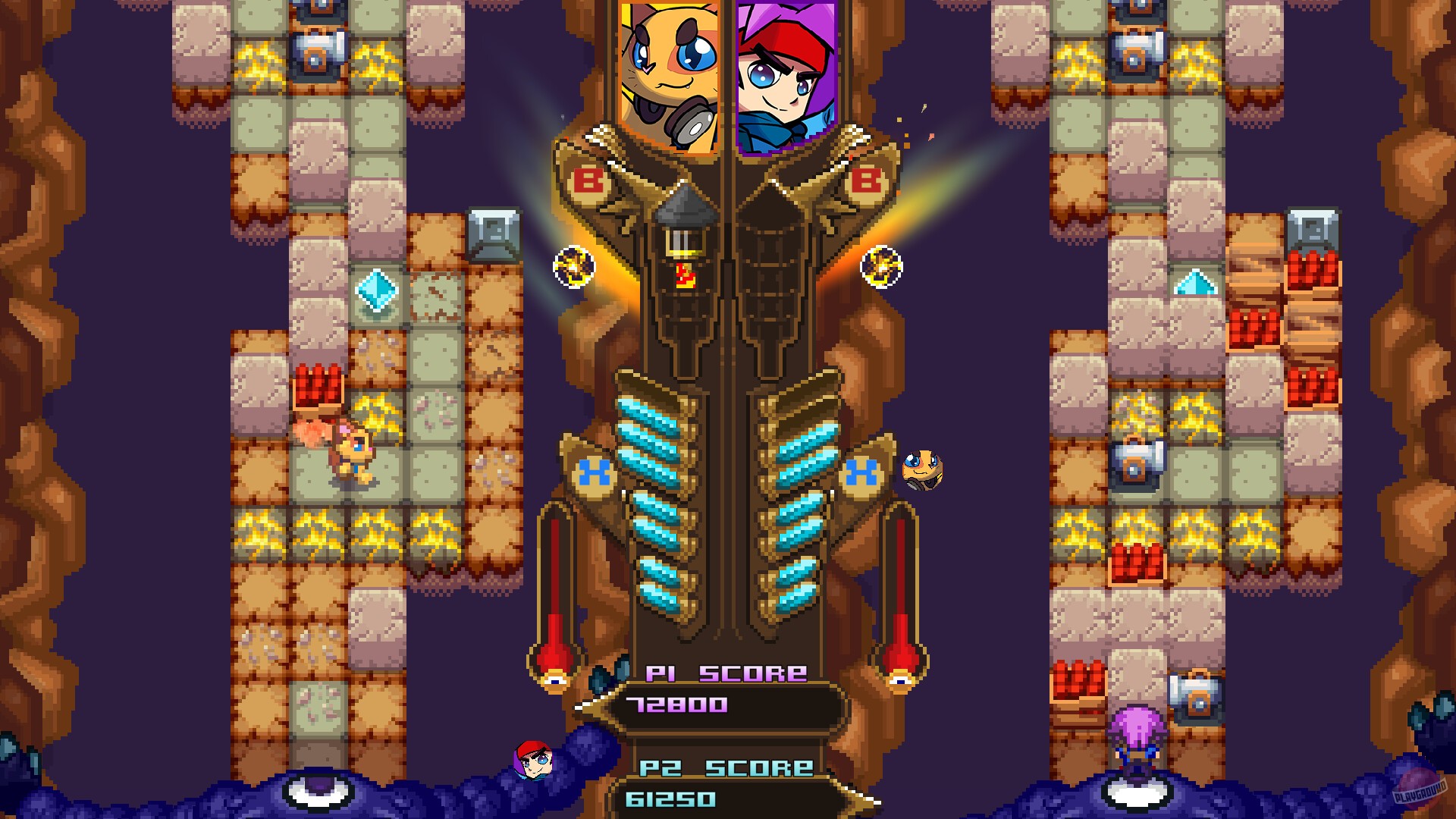Click the blue diamond on the right field
Image resolution: width=1456 pixels, height=819 pixels.
(1197, 284)
